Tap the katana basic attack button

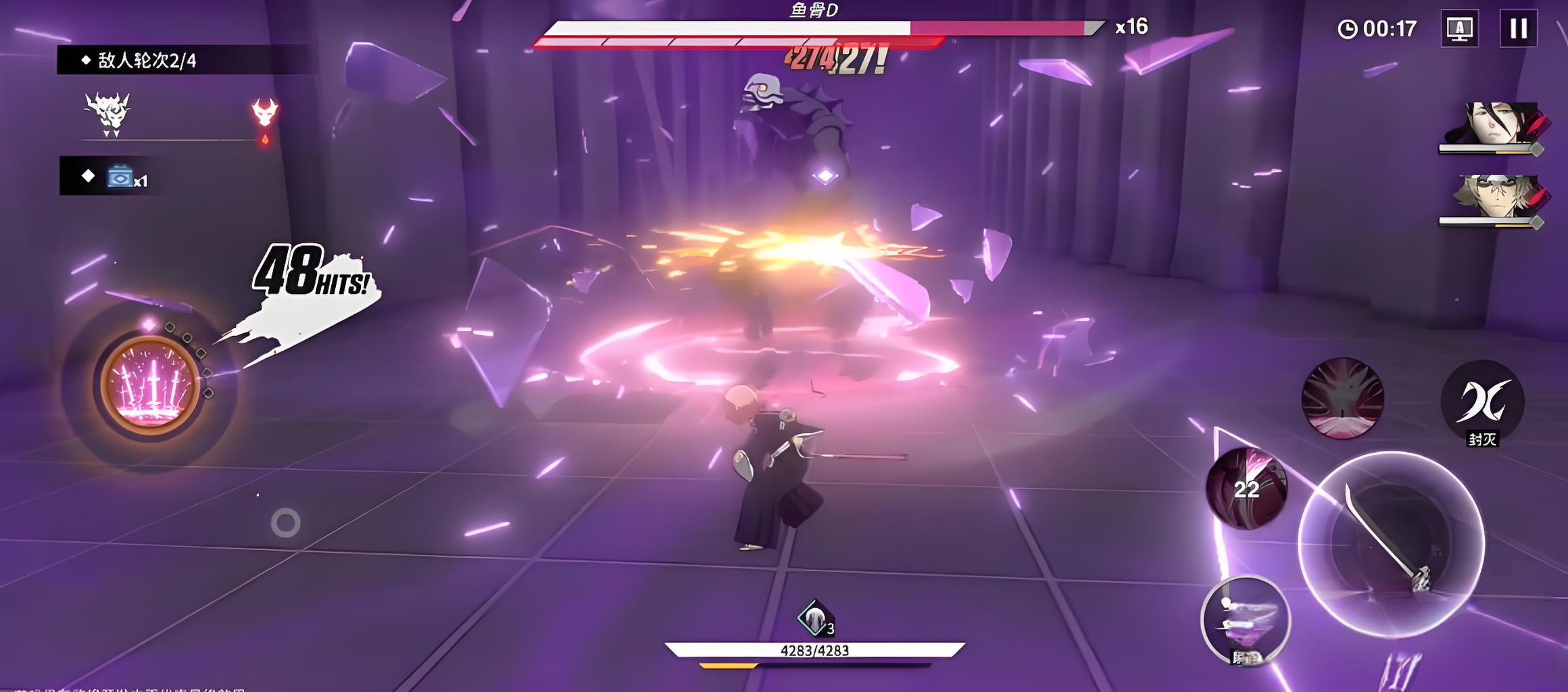(1390, 545)
